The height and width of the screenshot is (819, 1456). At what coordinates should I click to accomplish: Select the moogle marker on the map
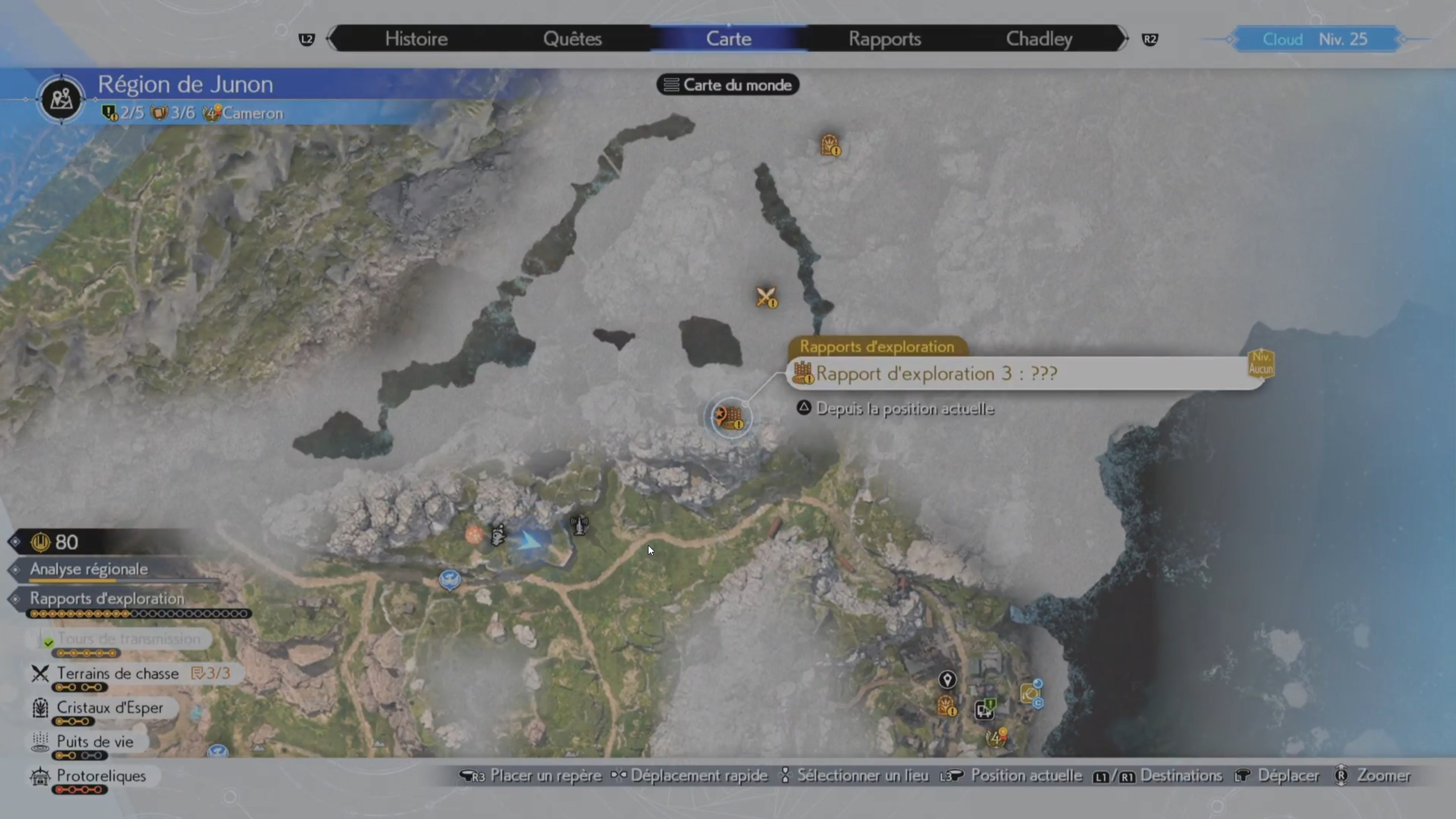click(498, 535)
